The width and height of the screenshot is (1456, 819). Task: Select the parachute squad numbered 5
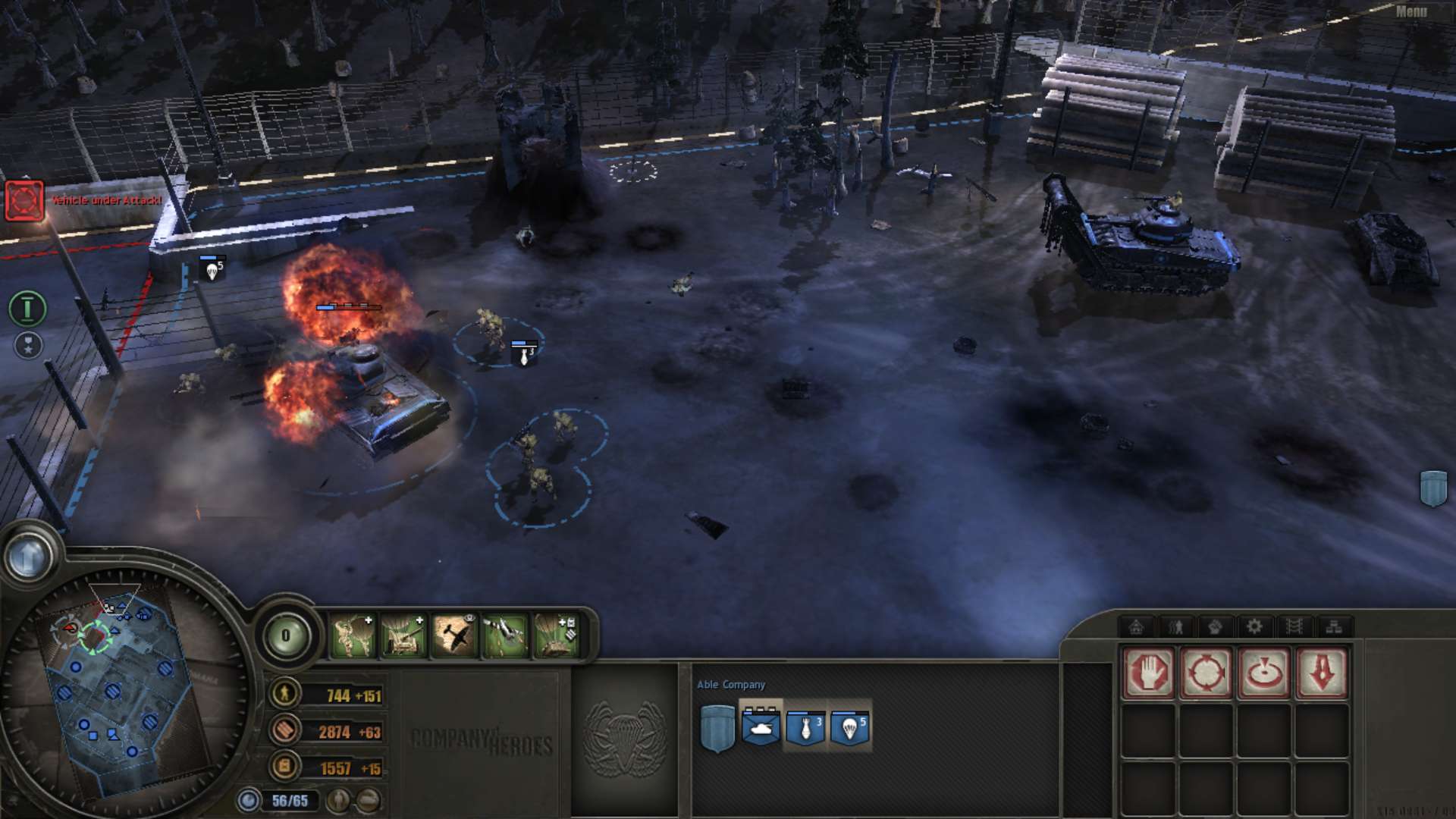849,727
